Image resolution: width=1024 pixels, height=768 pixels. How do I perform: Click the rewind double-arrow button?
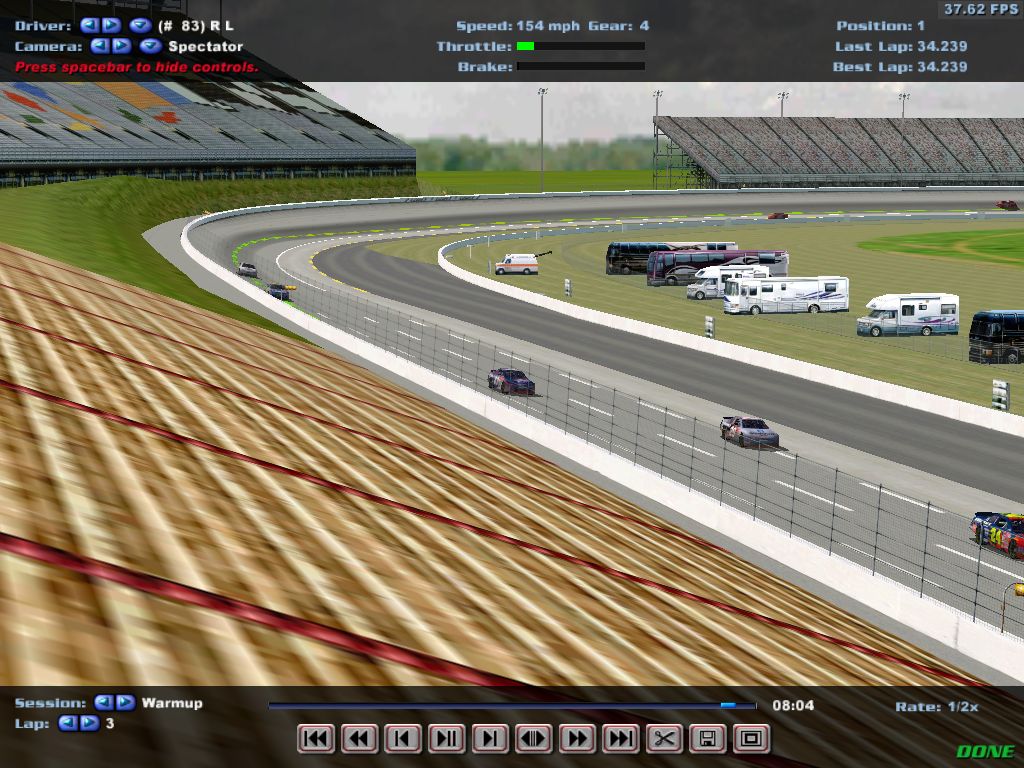tap(359, 739)
